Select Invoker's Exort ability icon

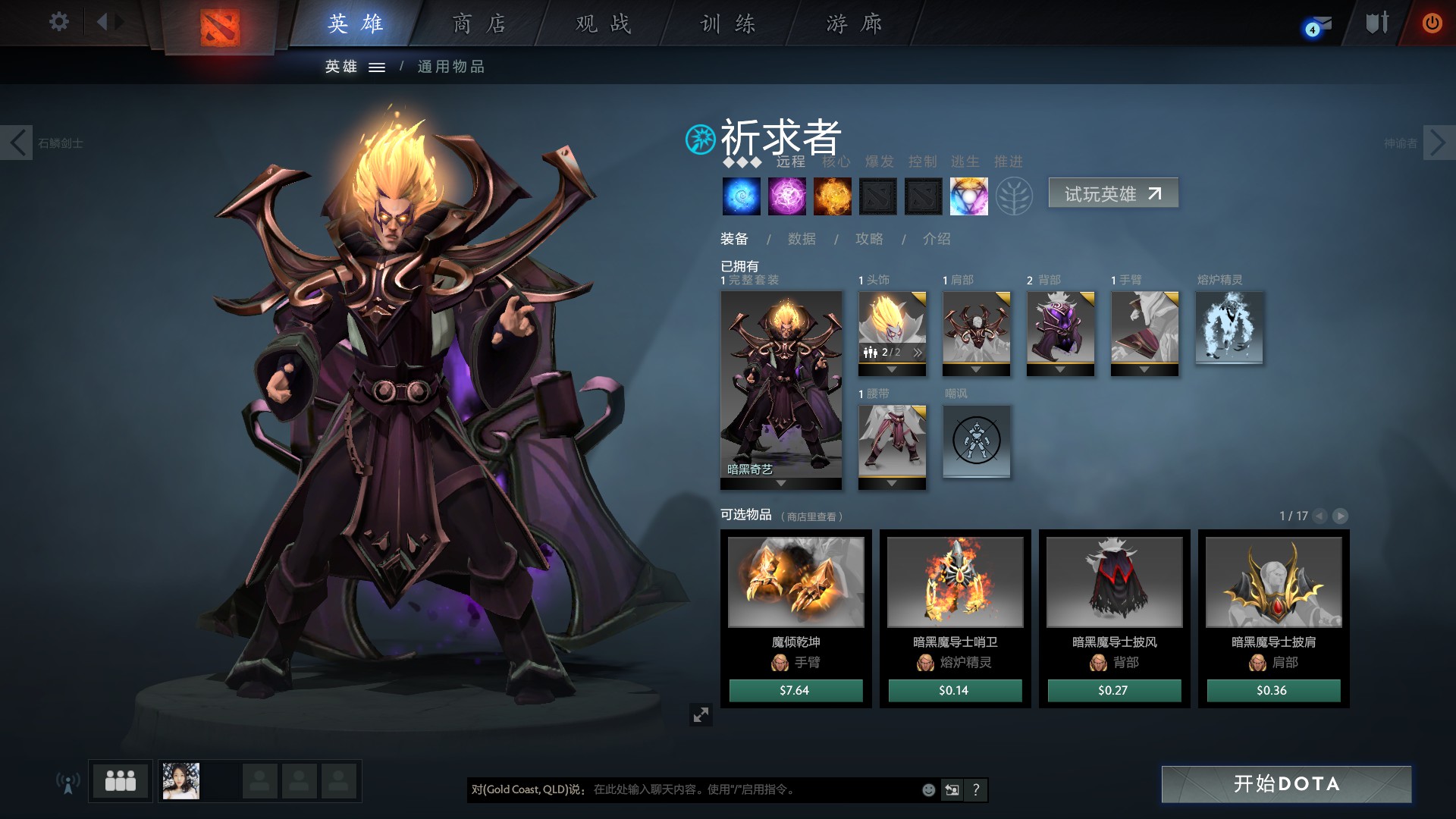[832, 196]
